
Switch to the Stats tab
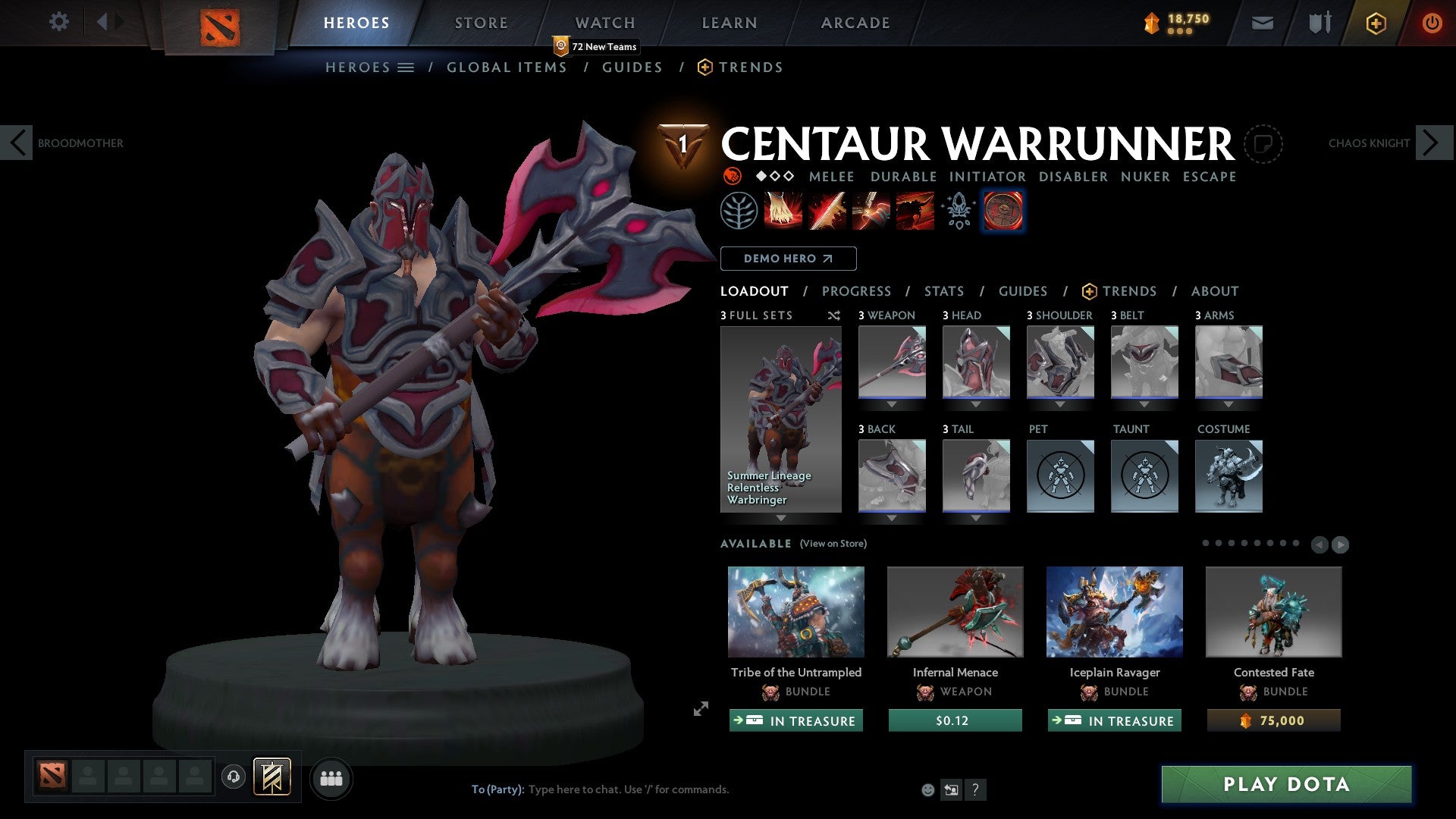coord(943,290)
